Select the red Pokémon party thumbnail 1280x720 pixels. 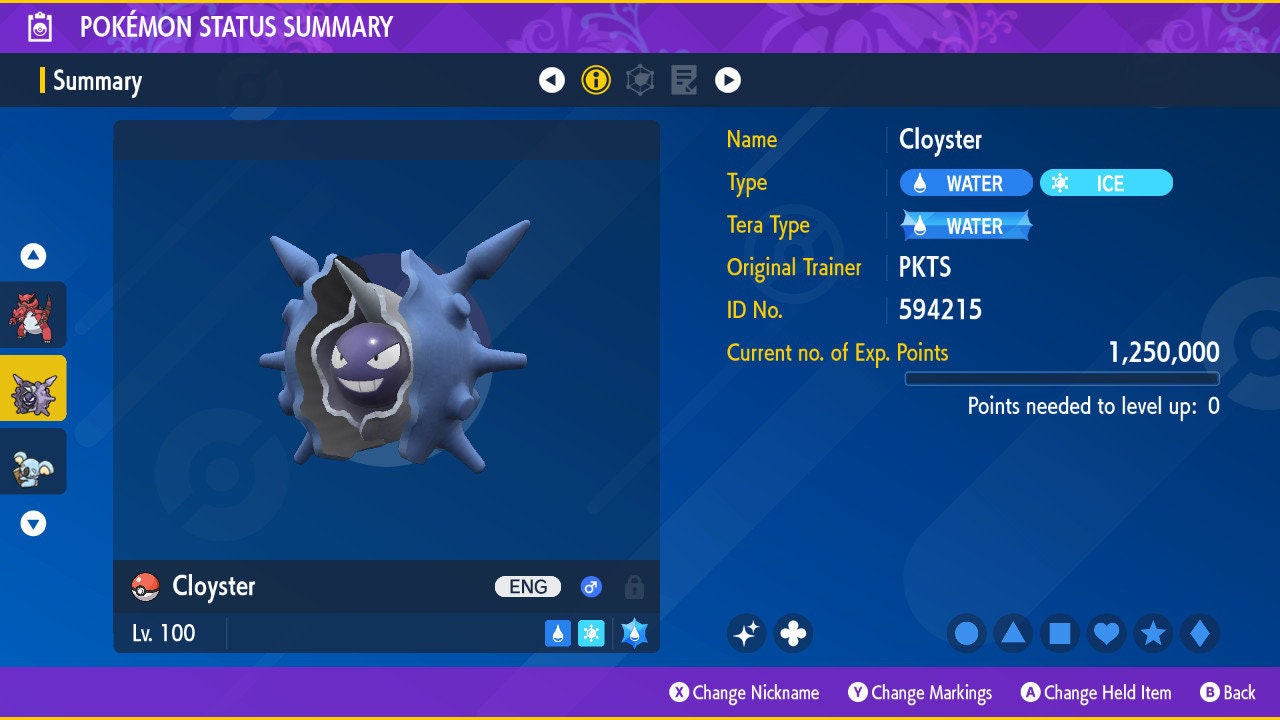33,315
